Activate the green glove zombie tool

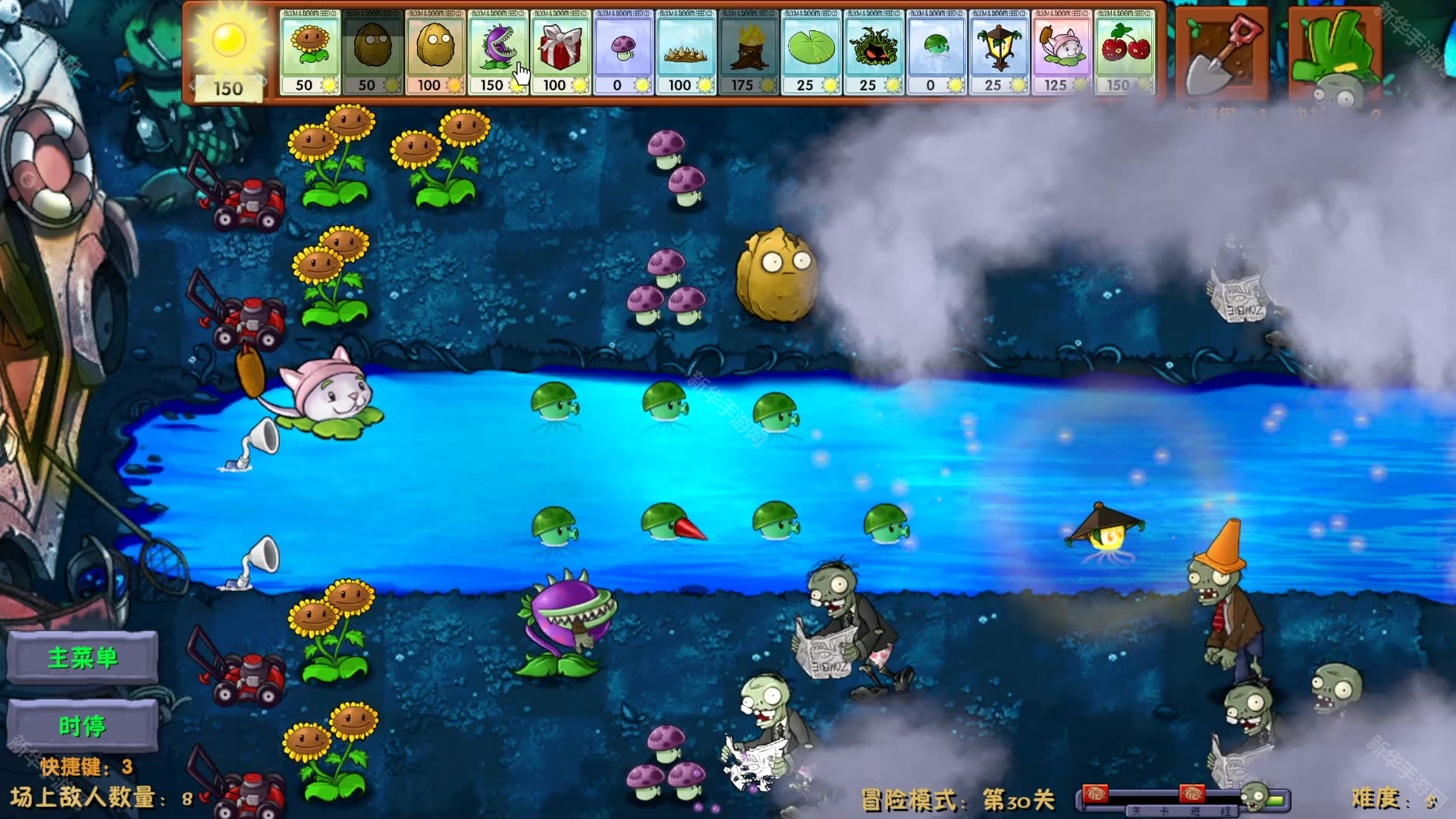[1335, 55]
